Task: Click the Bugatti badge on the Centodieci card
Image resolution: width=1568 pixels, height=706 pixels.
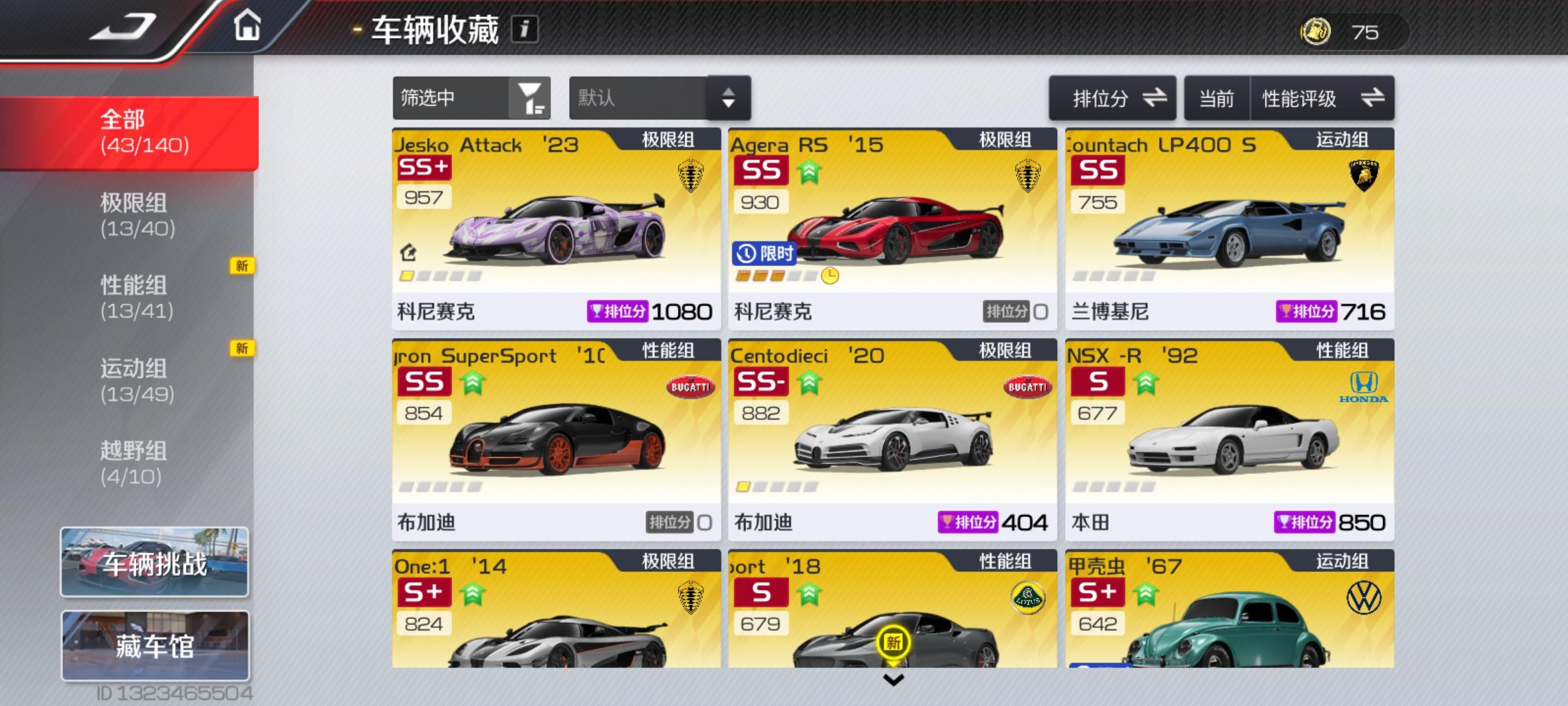Action: pyautogui.click(x=1029, y=386)
